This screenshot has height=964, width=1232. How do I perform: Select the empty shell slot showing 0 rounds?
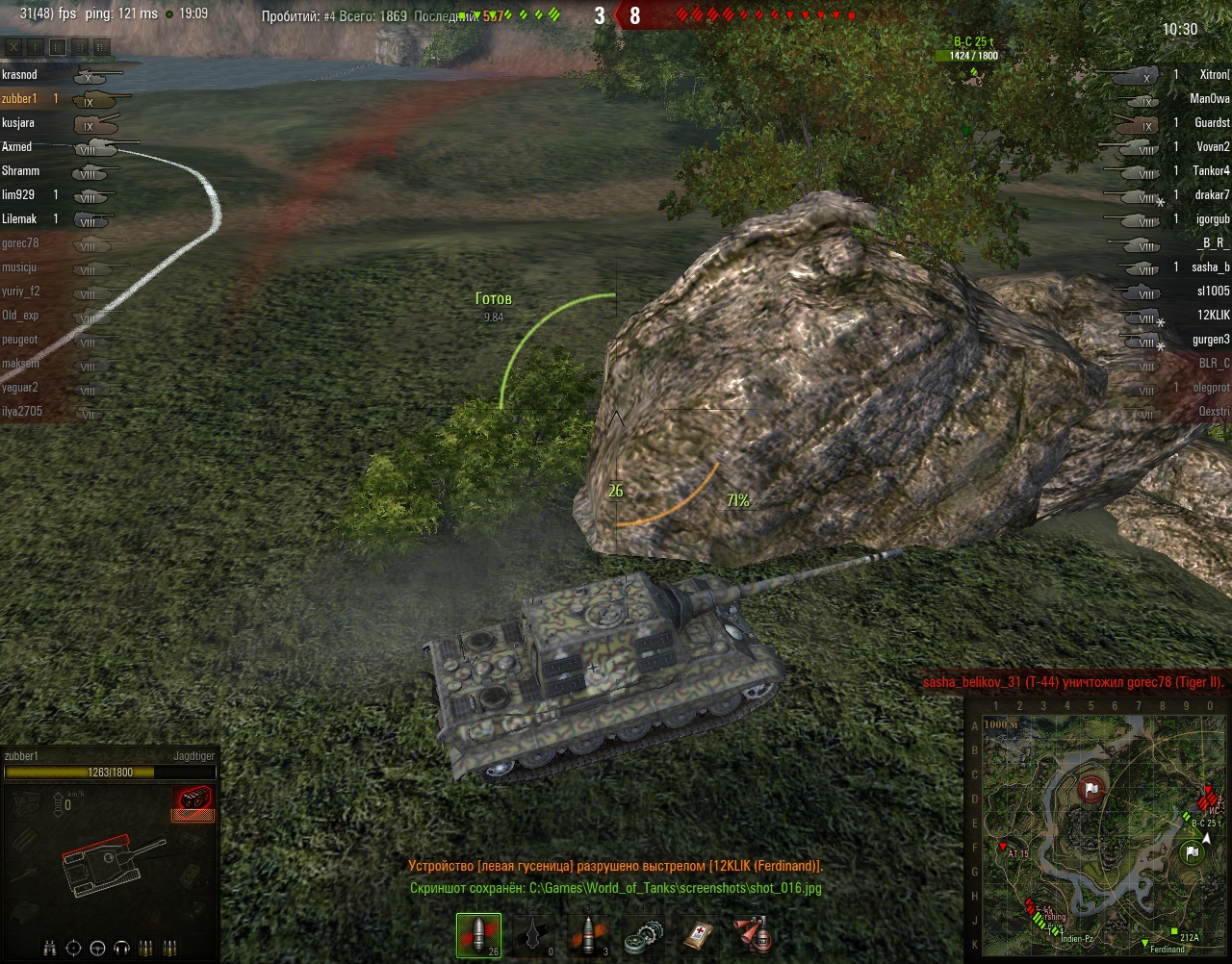click(533, 936)
